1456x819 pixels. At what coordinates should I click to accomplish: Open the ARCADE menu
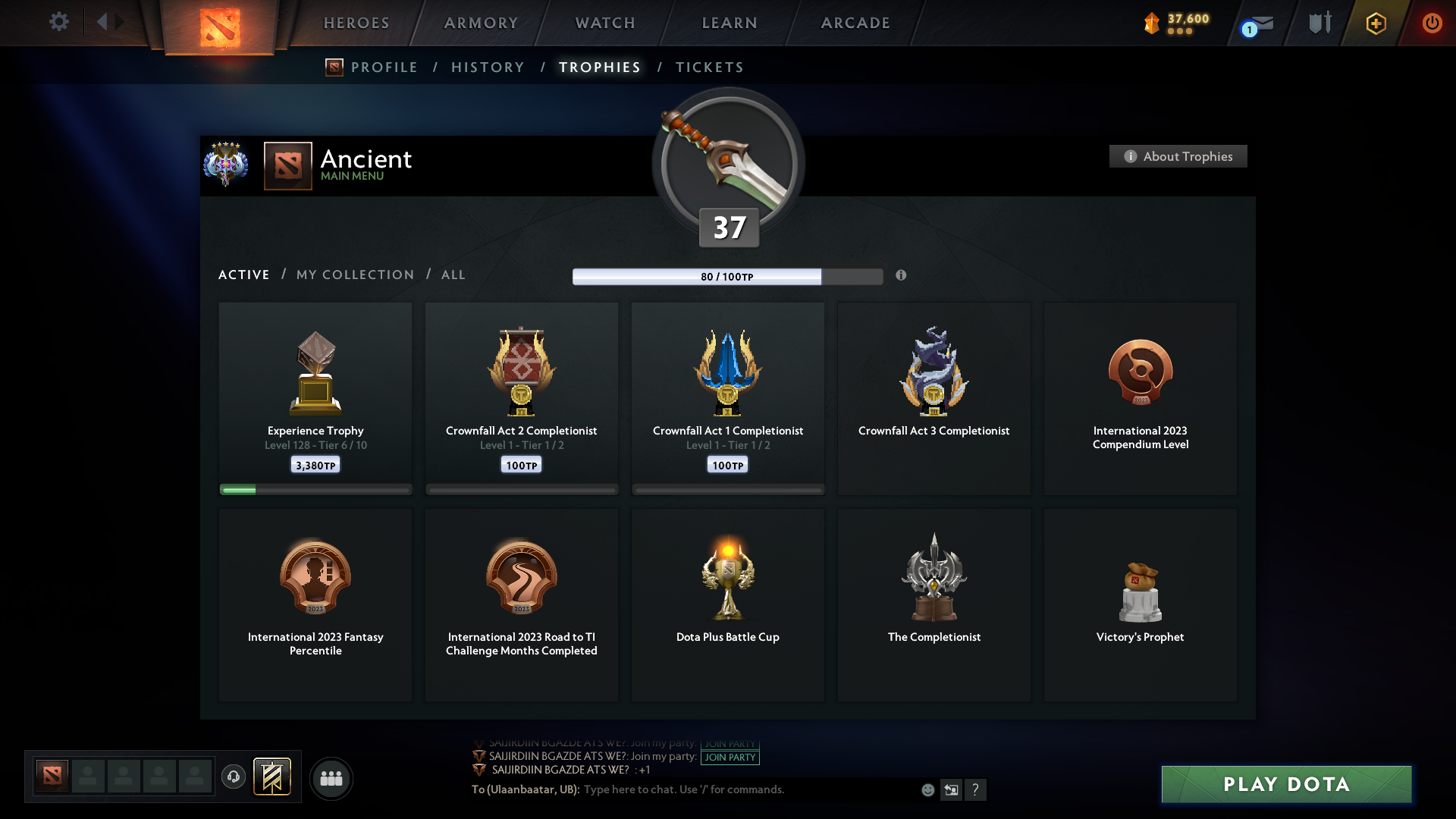coord(855,23)
